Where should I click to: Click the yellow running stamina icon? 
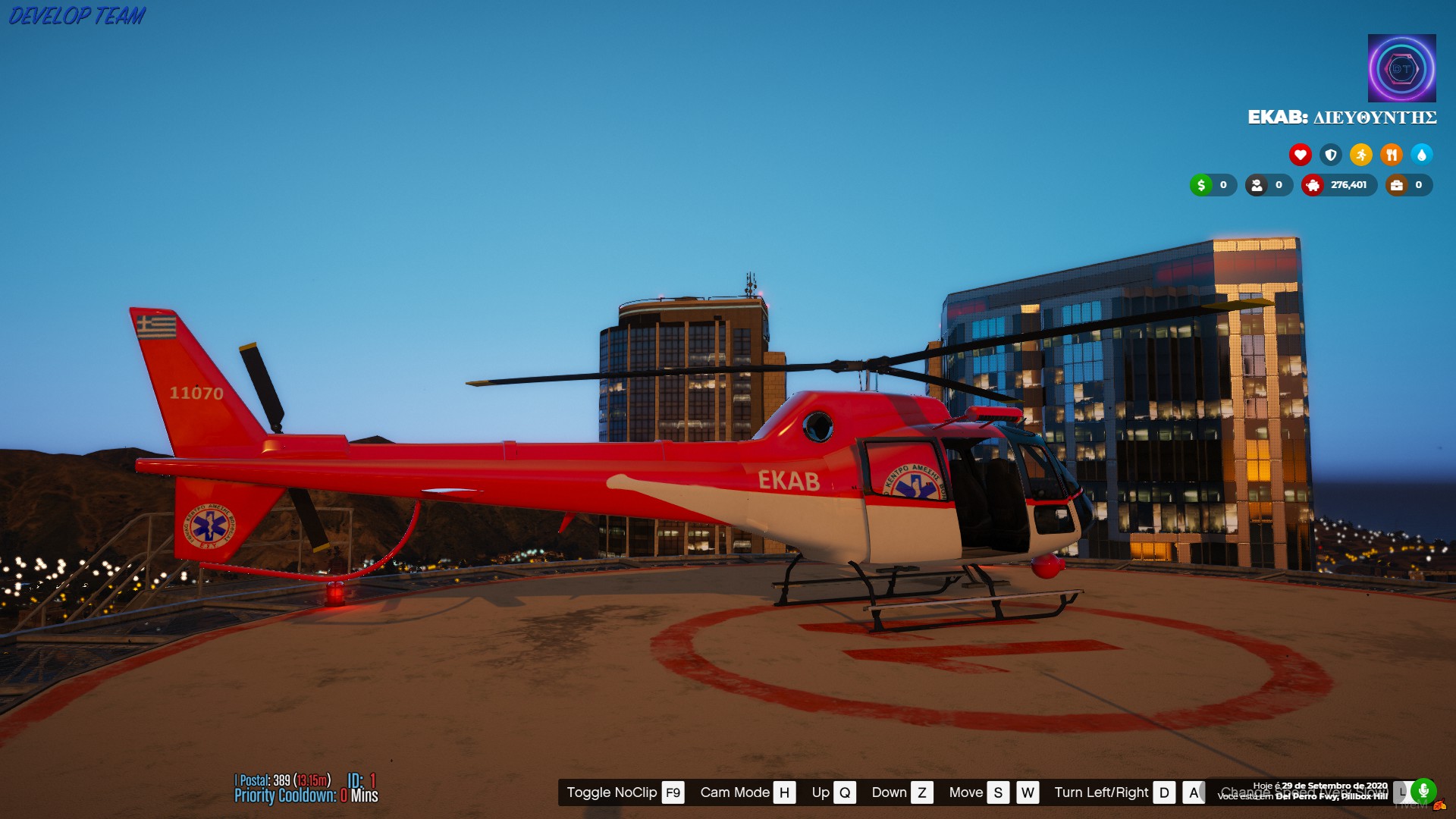coord(1360,155)
